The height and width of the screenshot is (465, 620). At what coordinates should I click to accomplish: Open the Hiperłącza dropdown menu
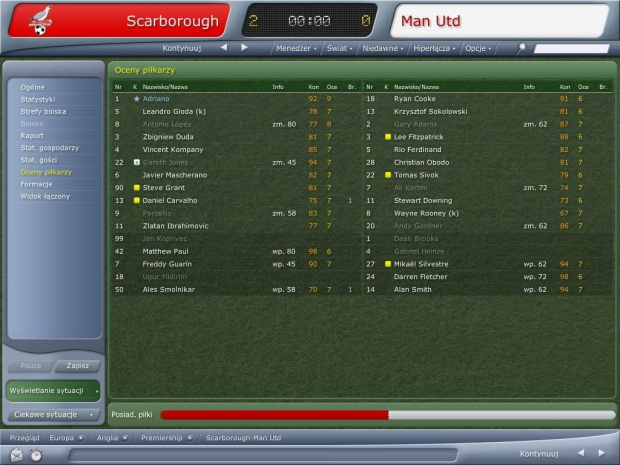[431, 47]
